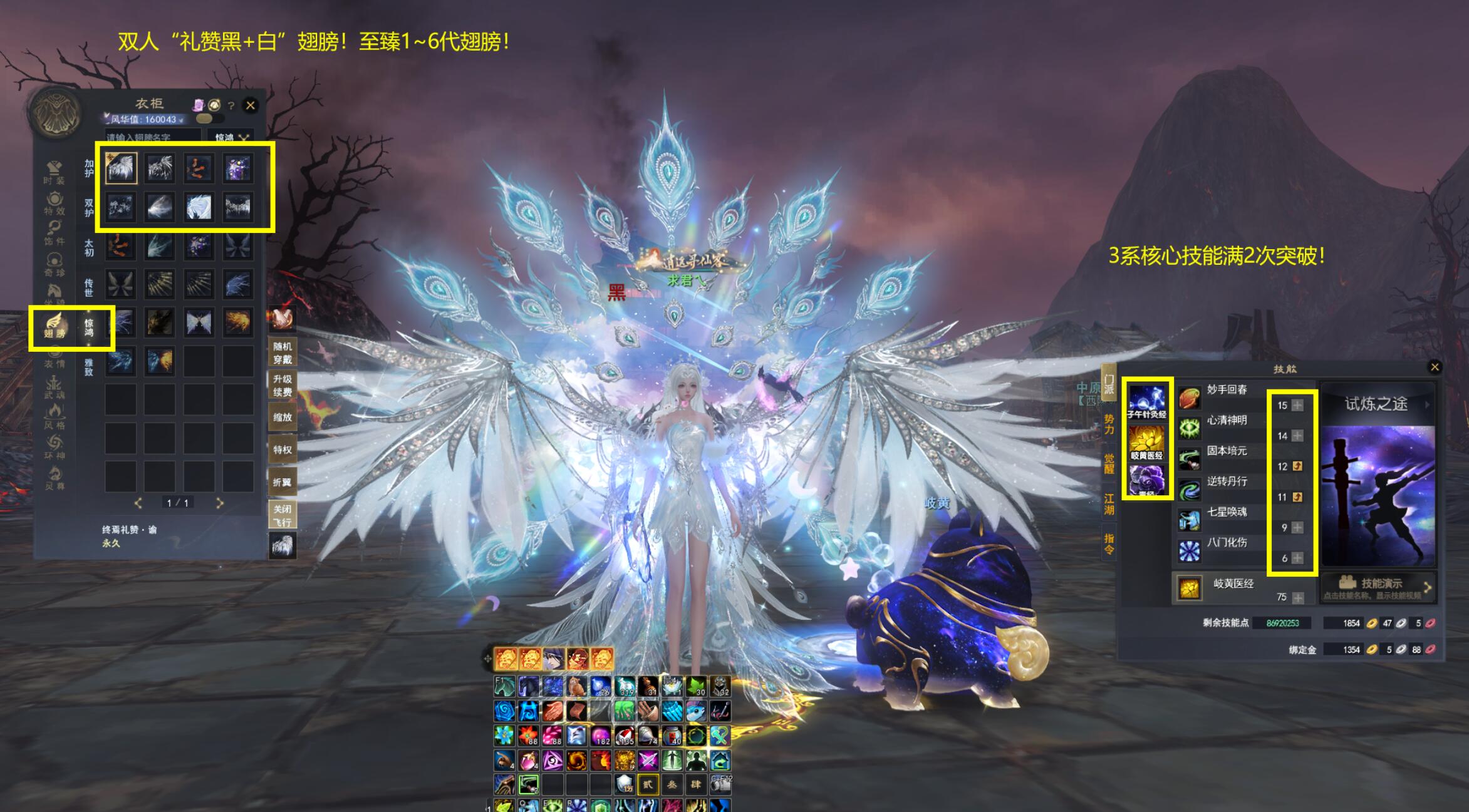The image size is (1469, 812).
Task: Add a point to 妙手回春
Action: click(x=1297, y=406)
